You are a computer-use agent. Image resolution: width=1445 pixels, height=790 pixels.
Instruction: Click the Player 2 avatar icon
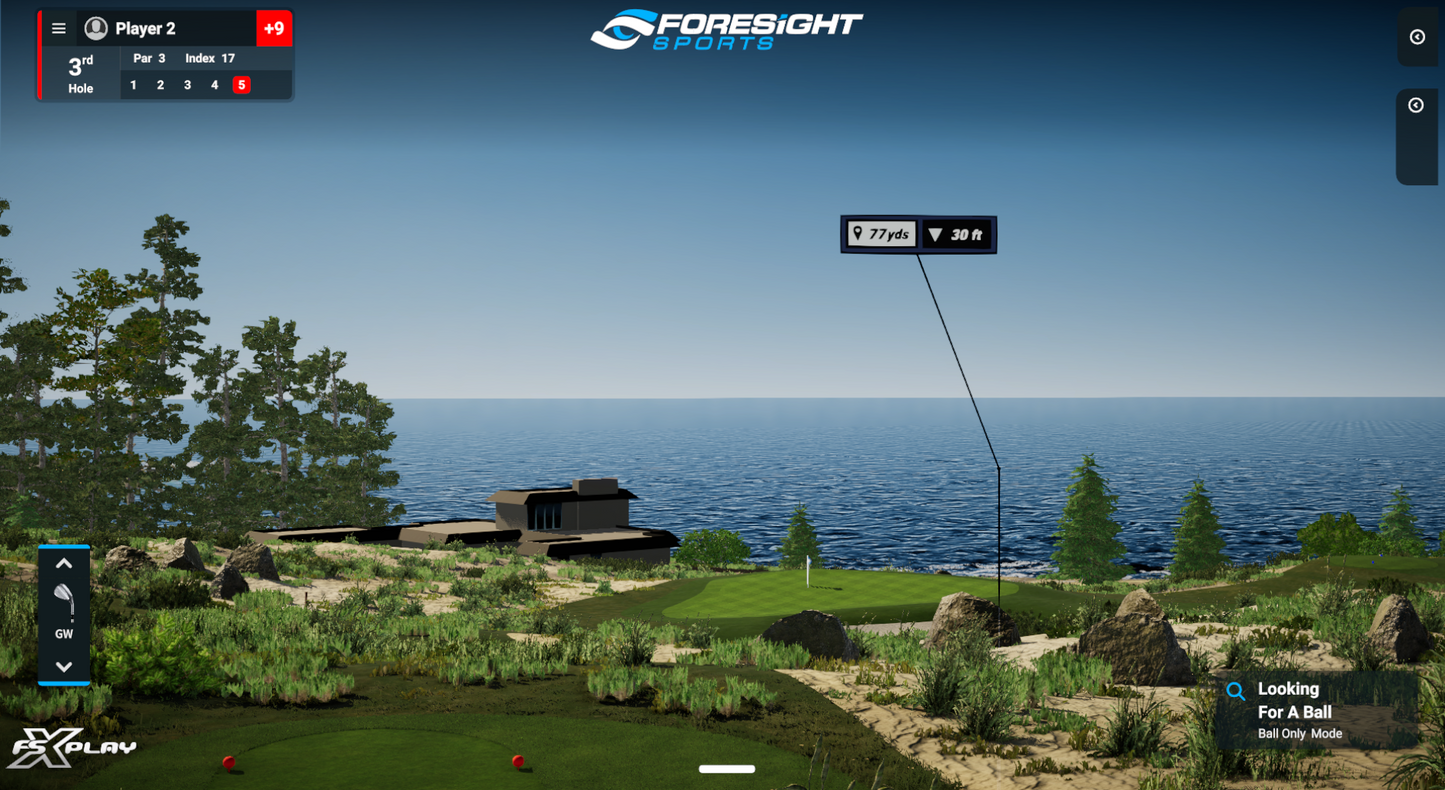pos(93,28)
